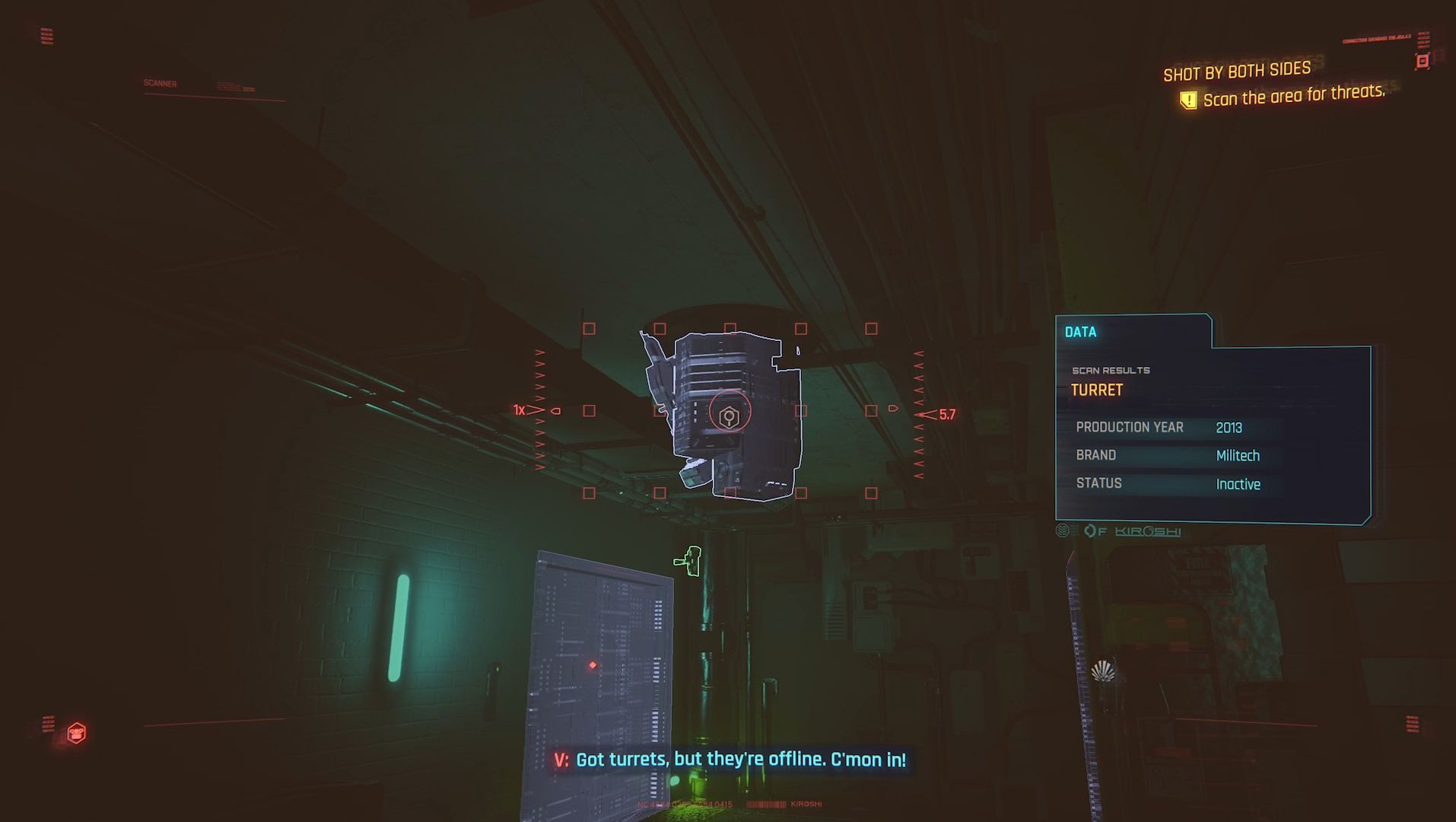Screen dimensions: 1456x822
Task: Select the circular Kiroshi optics icon
Action: click(x=1091, y=530)
